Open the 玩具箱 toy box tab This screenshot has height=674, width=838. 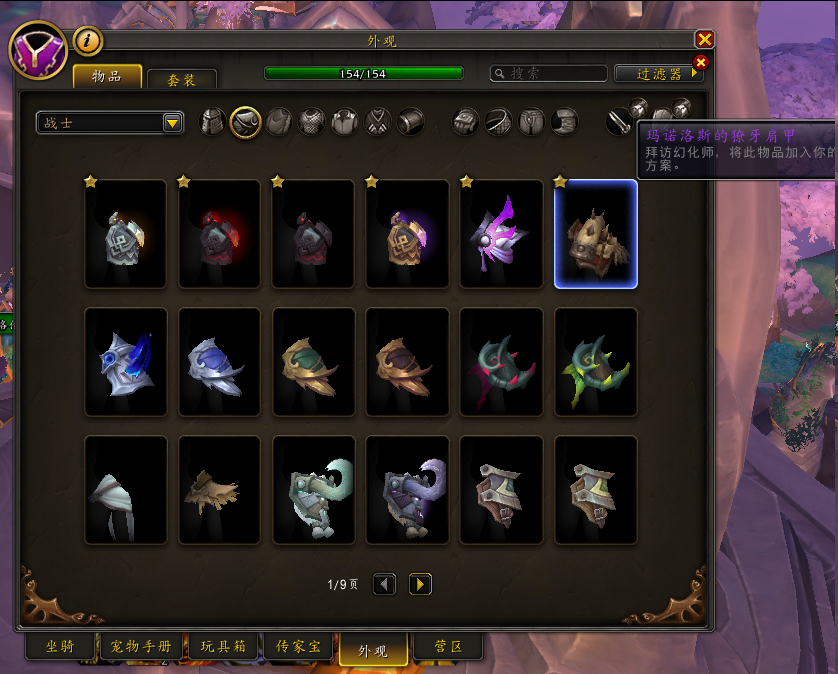click(221, 647)
